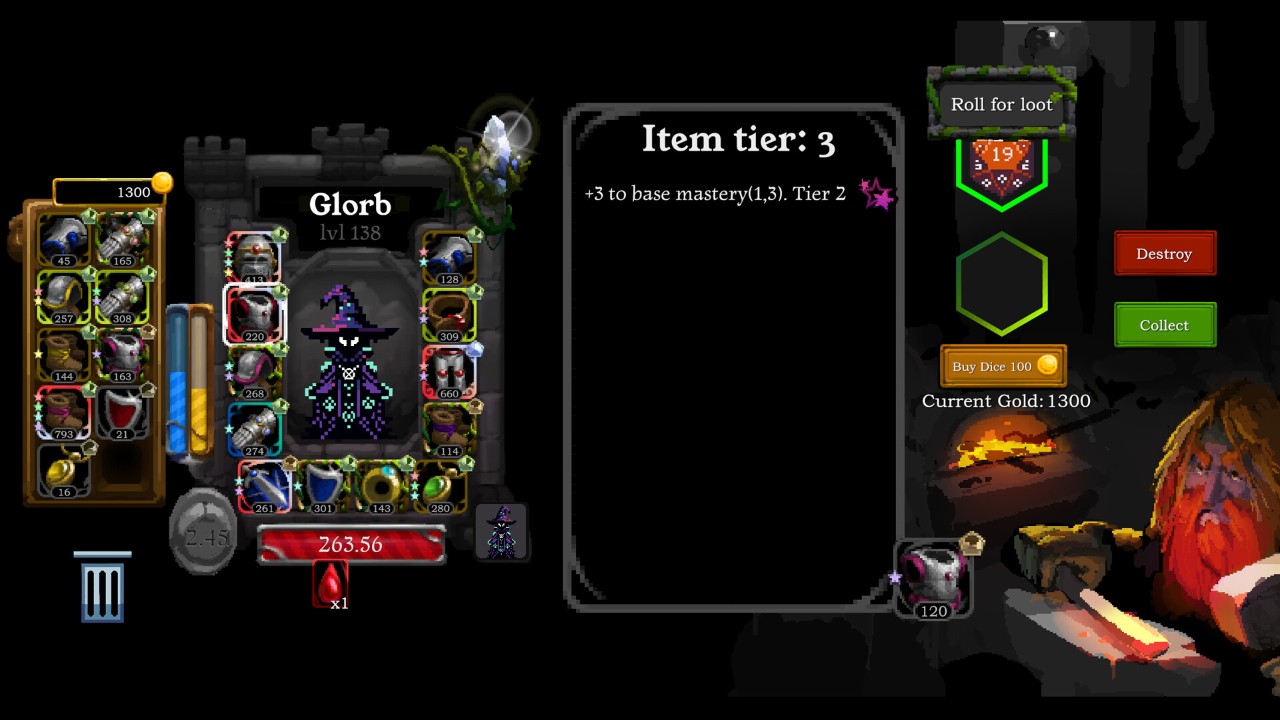Viewport: 1280px width, 720px height.
Task: Use the red blood drop potion
Action: [330, 584]
